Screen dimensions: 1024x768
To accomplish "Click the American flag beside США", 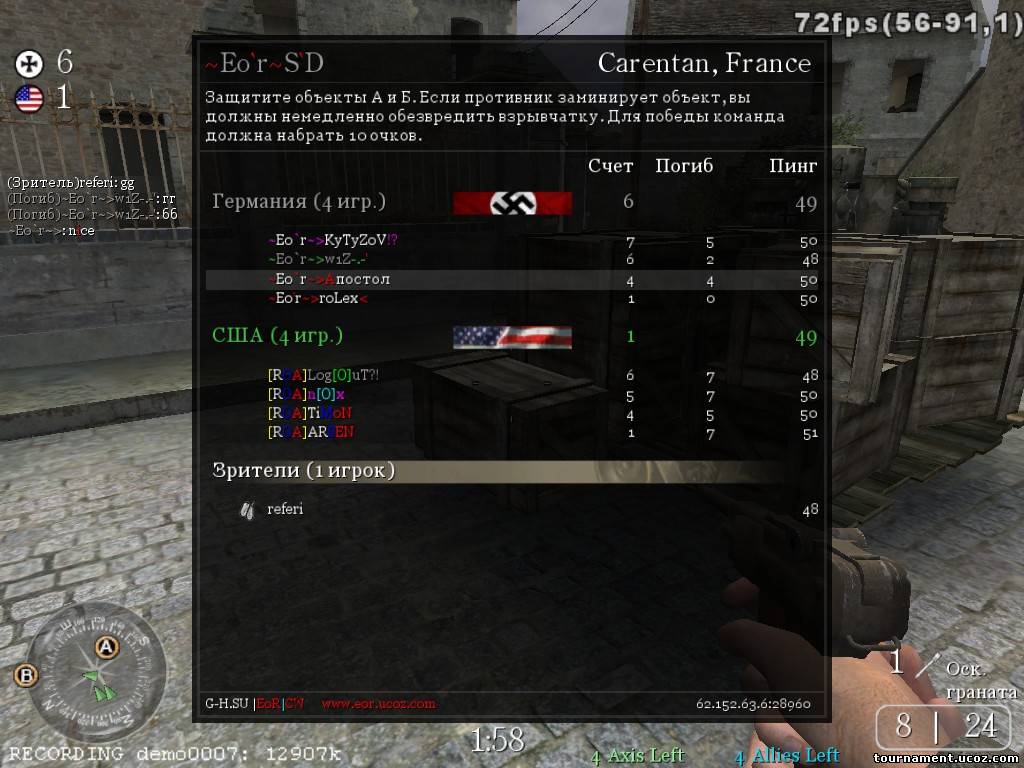I will click(x=512, y=337).
